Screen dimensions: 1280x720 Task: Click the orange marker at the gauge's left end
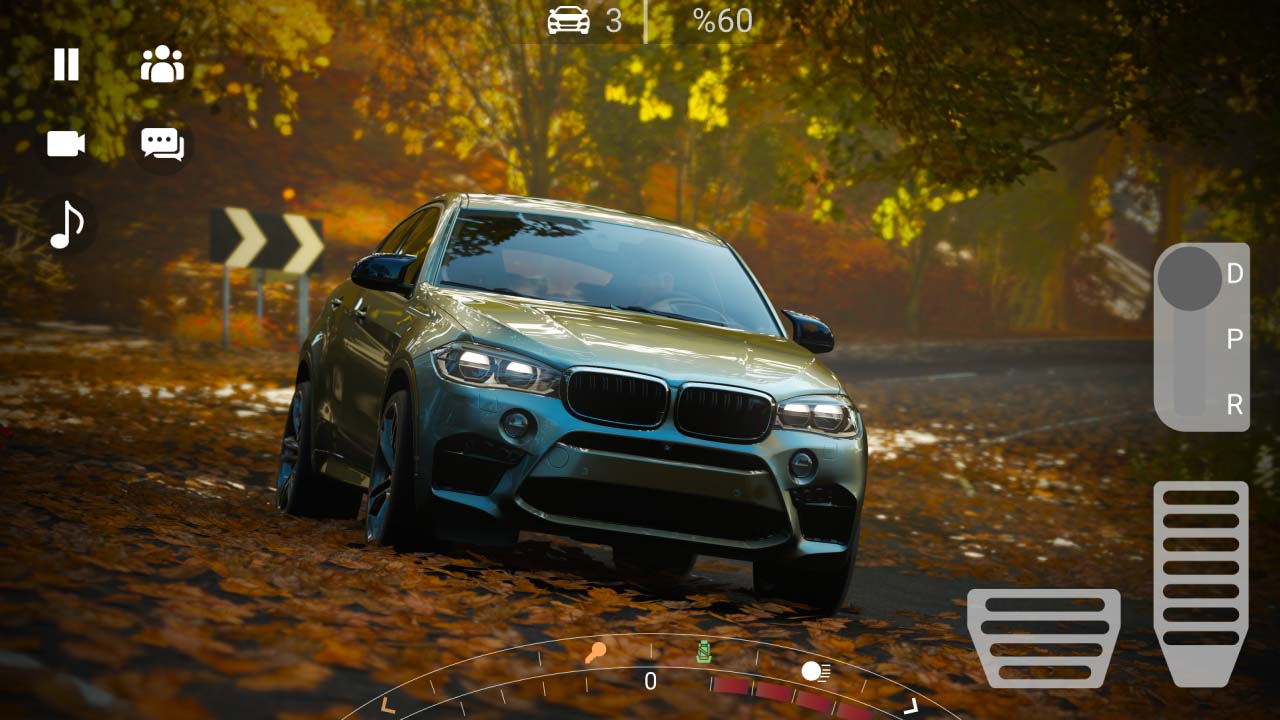pos(387,703)
